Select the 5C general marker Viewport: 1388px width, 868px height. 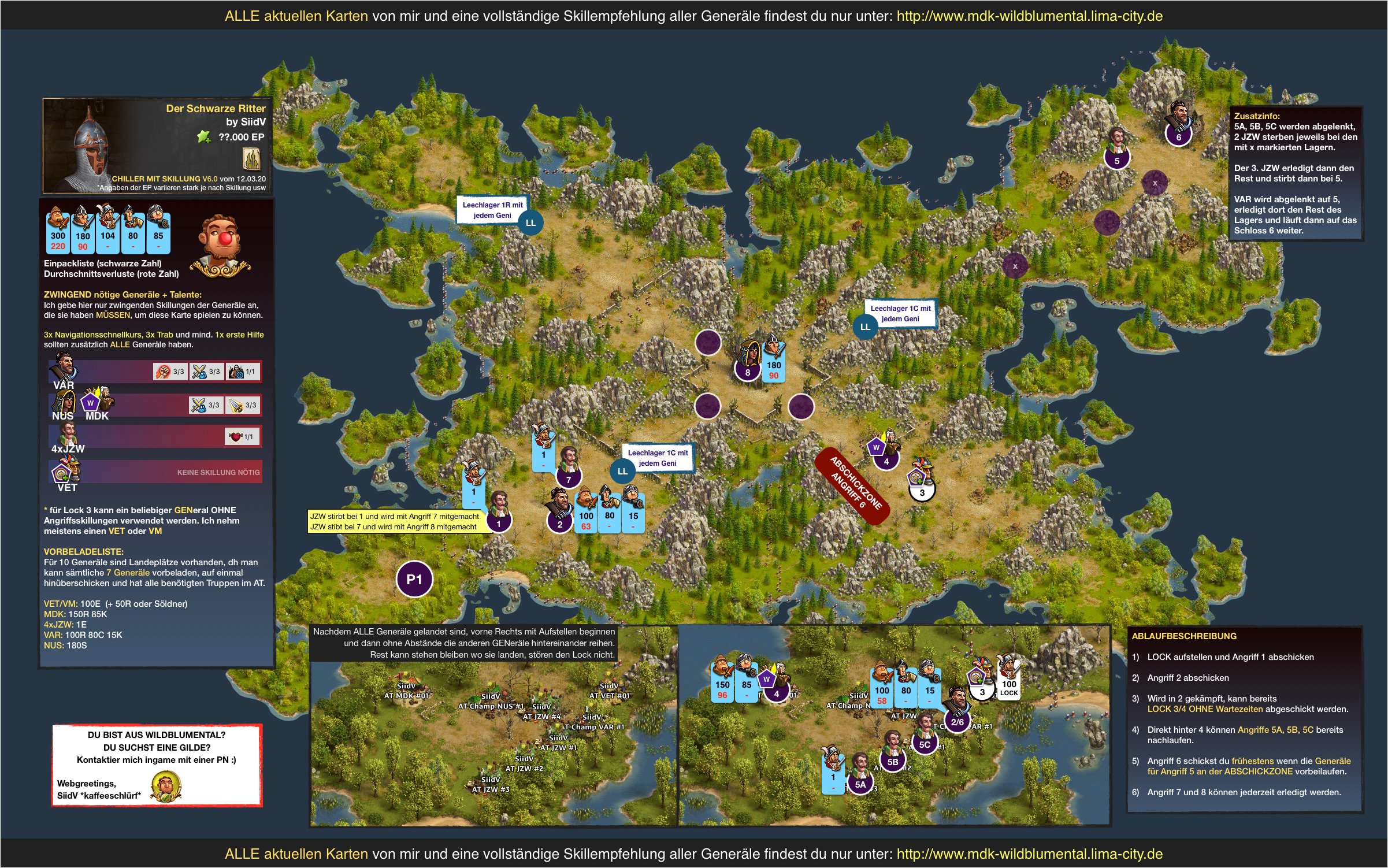coord(925,744)
